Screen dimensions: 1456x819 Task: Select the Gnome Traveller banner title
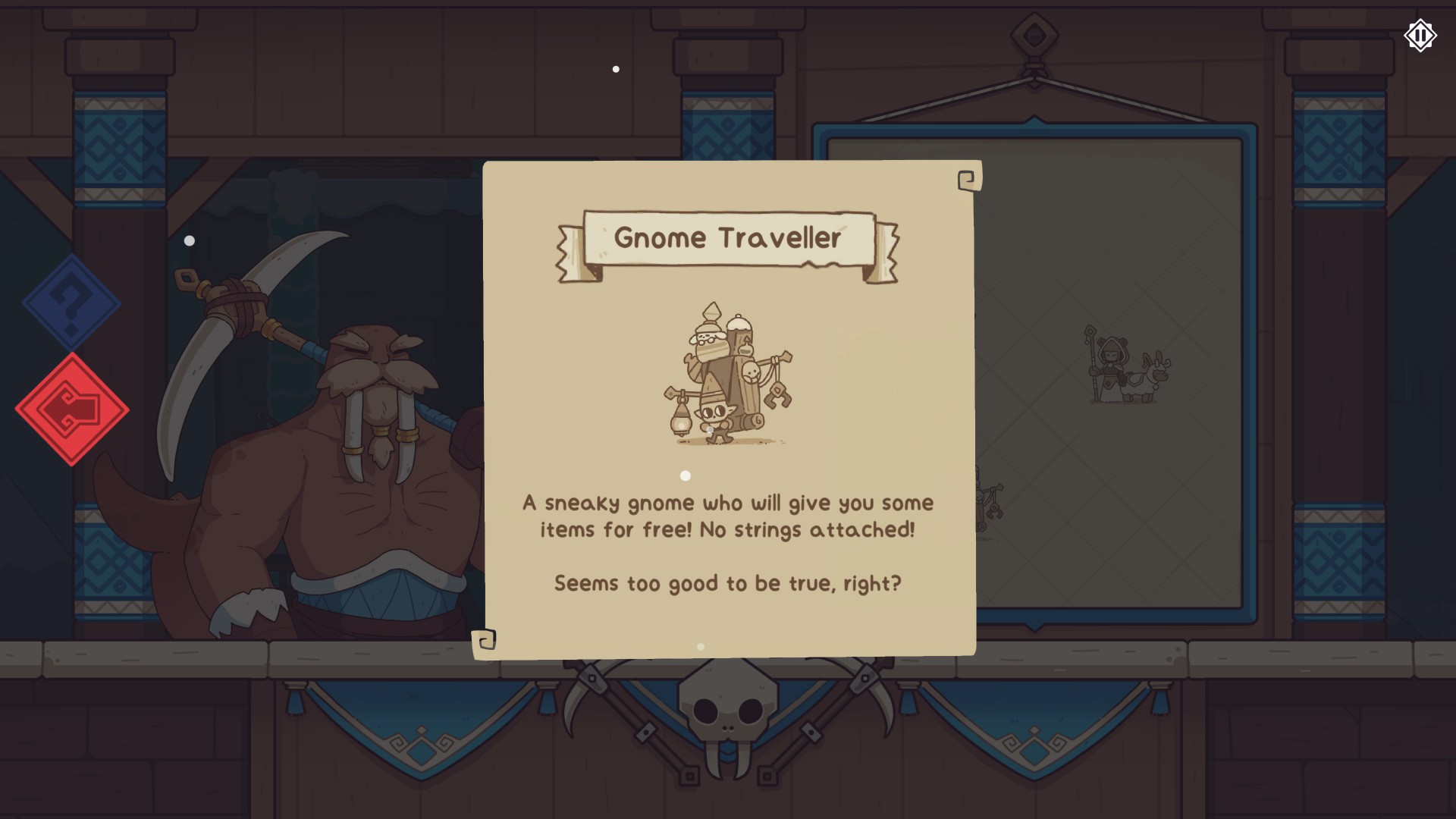pyautogui.click(x=728, y=239)
